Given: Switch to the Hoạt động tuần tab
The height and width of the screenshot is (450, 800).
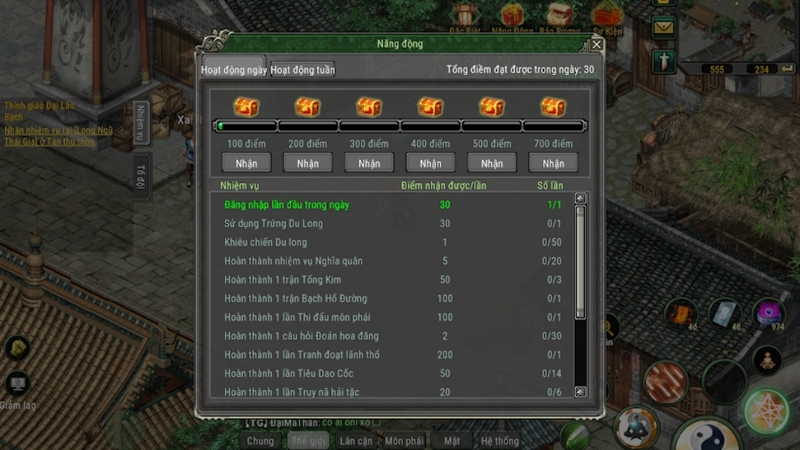Looking at the screenshot, I should [302, 70].
